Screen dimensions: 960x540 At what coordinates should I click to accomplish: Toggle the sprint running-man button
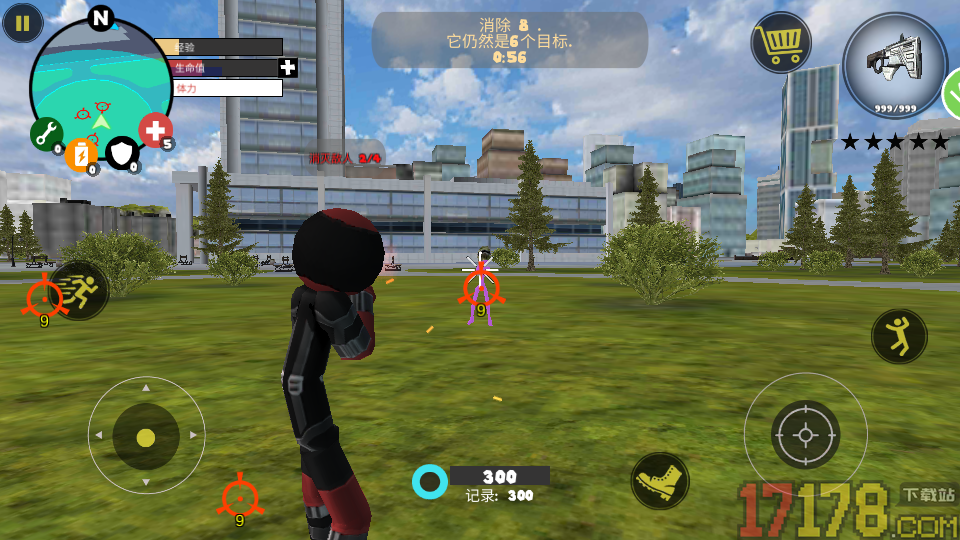coord(80,291)
